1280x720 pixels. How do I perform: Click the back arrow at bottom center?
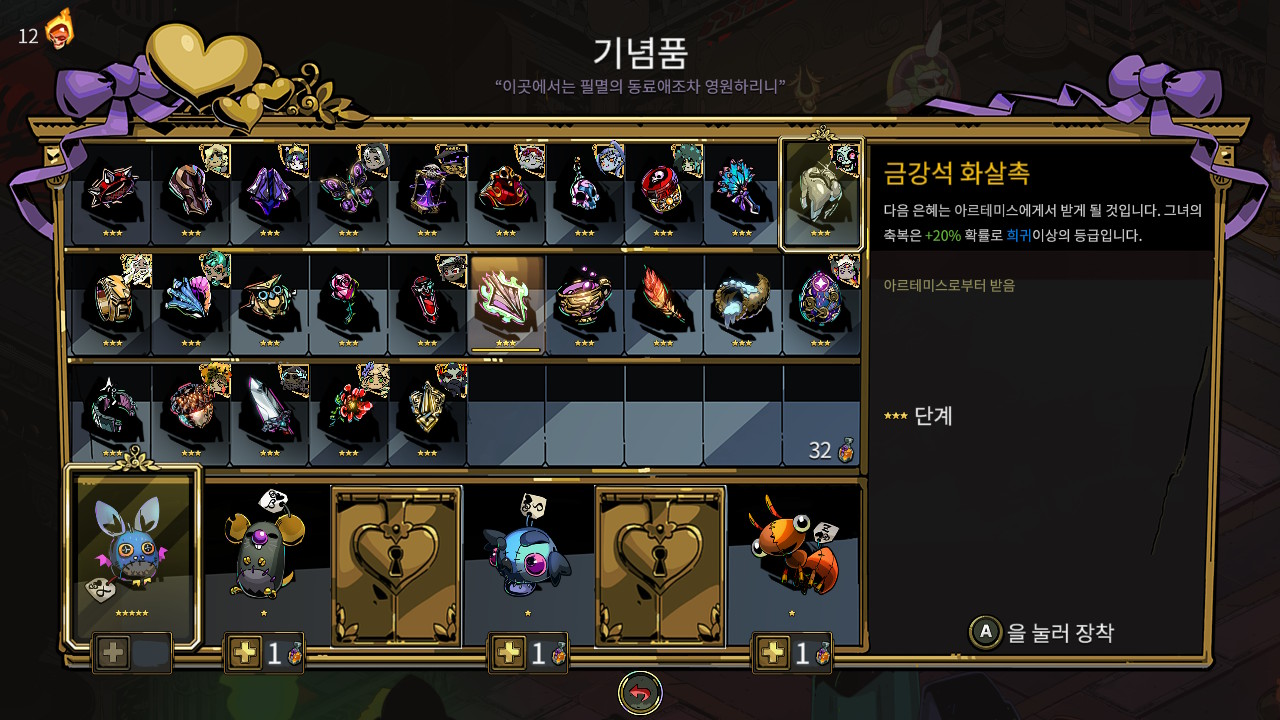[640, 690]
